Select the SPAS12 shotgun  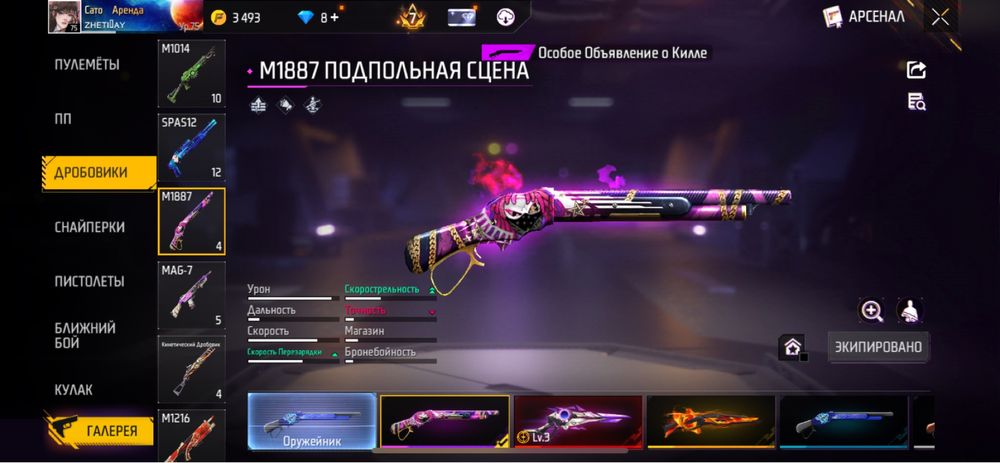(x=191, y=148)
